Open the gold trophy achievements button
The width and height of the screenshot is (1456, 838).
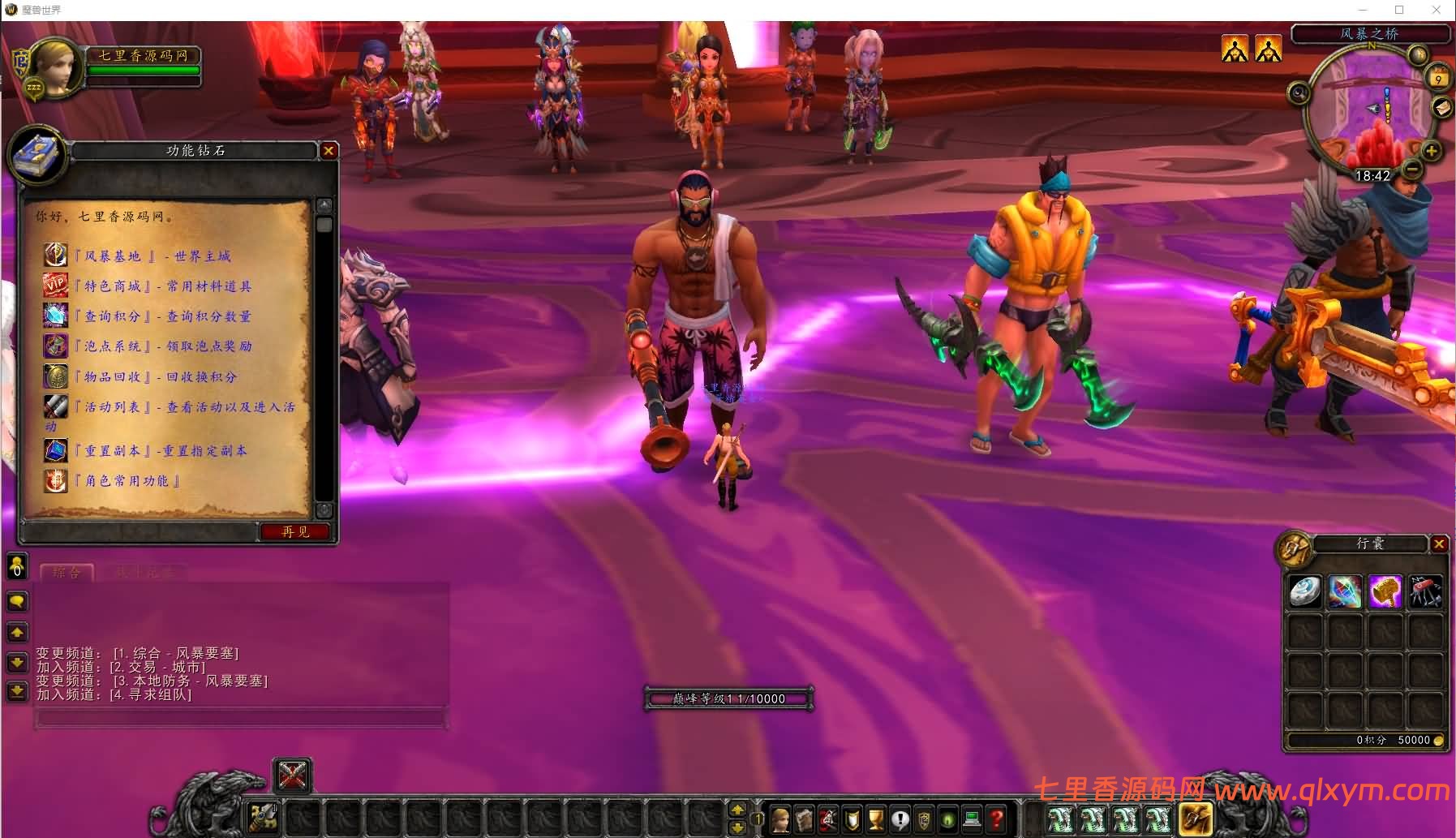point(876,819)
